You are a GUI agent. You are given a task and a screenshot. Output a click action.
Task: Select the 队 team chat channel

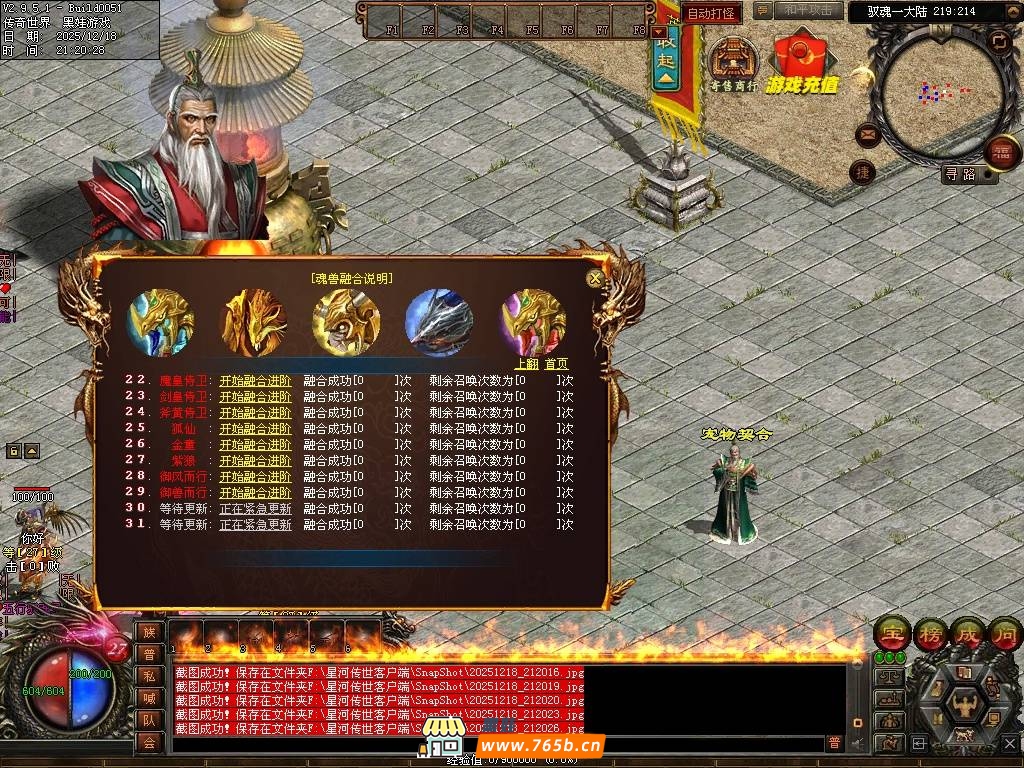pyautogui.click(x=149, y=720)
